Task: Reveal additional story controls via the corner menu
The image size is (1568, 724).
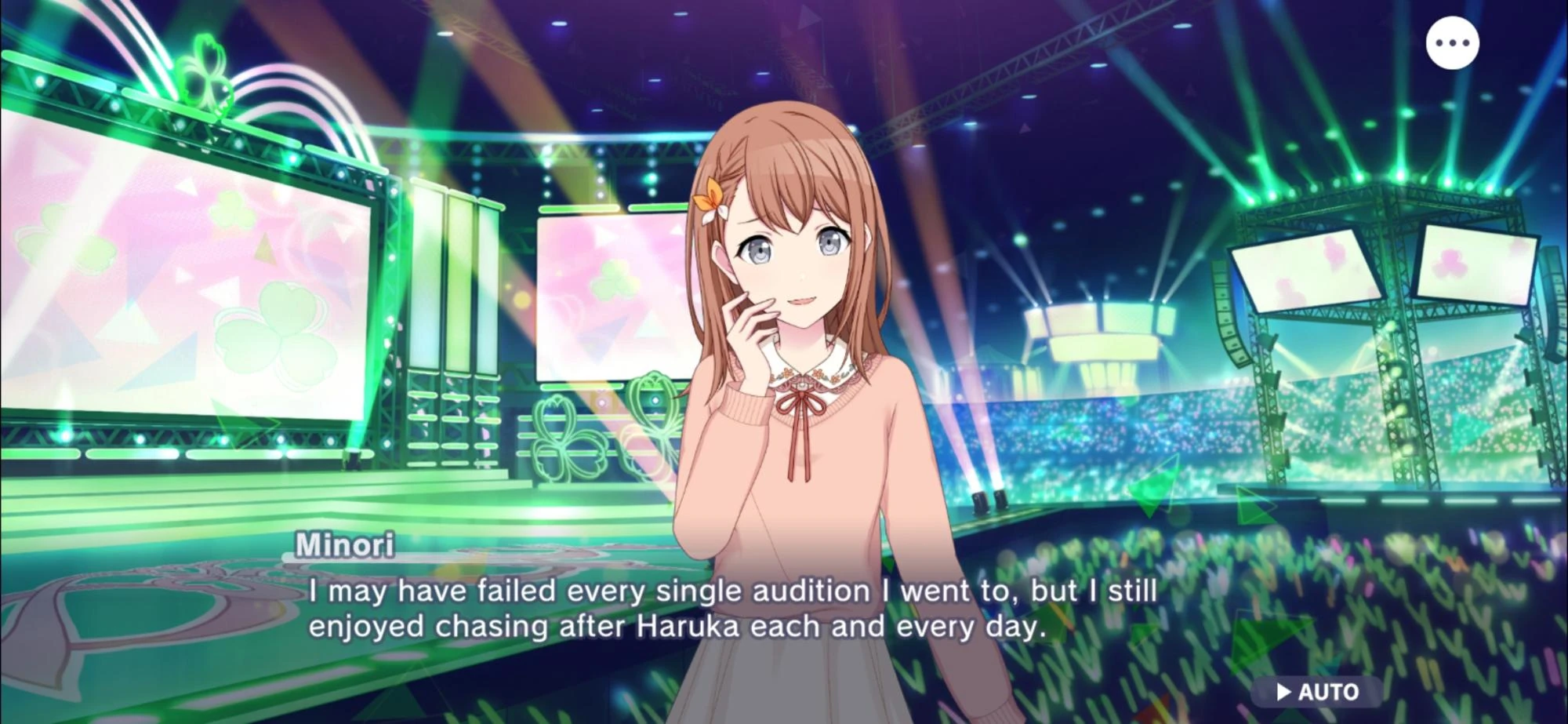Action: point(1452,42)
